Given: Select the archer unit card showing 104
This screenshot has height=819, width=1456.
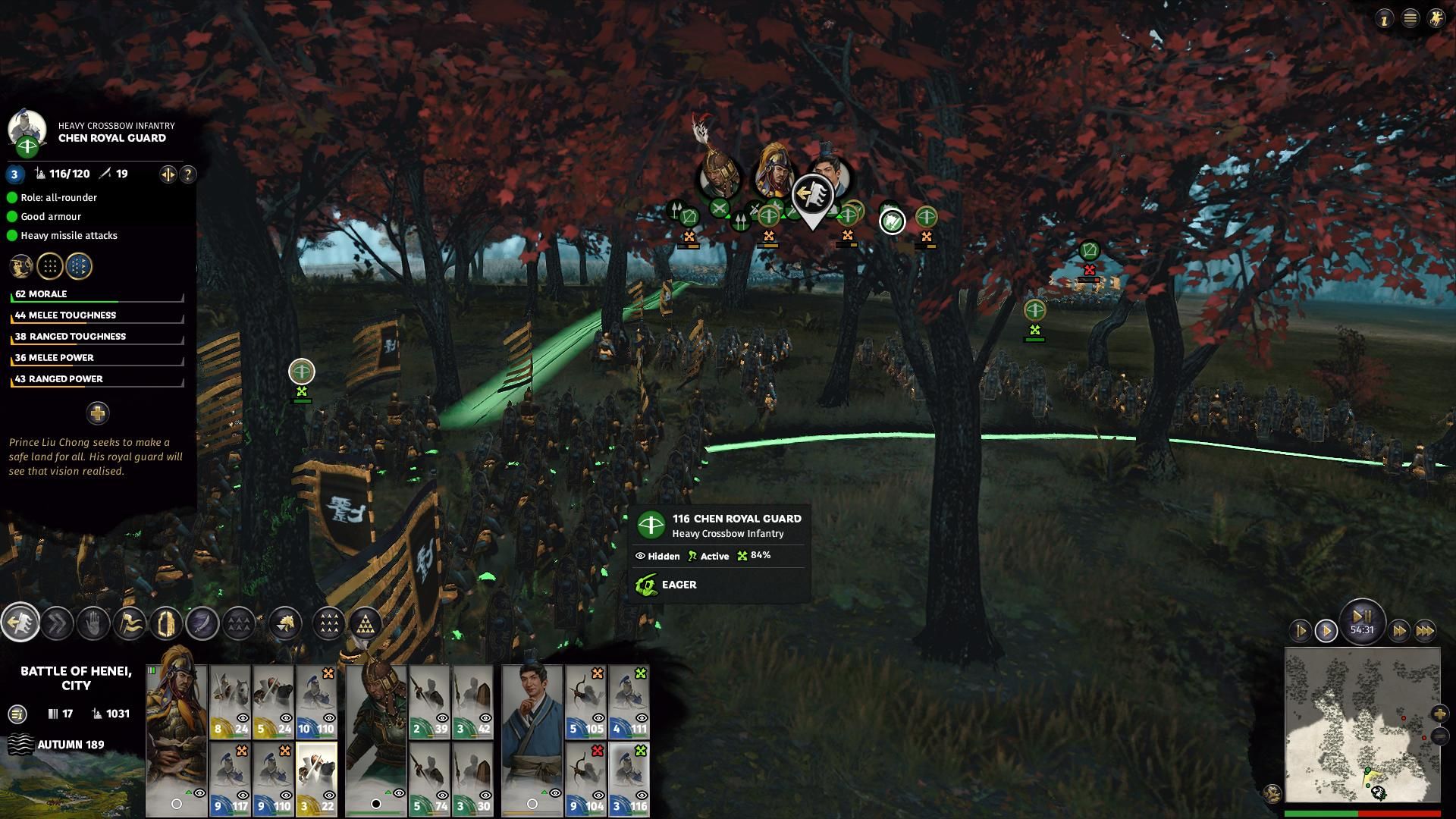Looking at the screenshot, I should click(x=585, y=779).
